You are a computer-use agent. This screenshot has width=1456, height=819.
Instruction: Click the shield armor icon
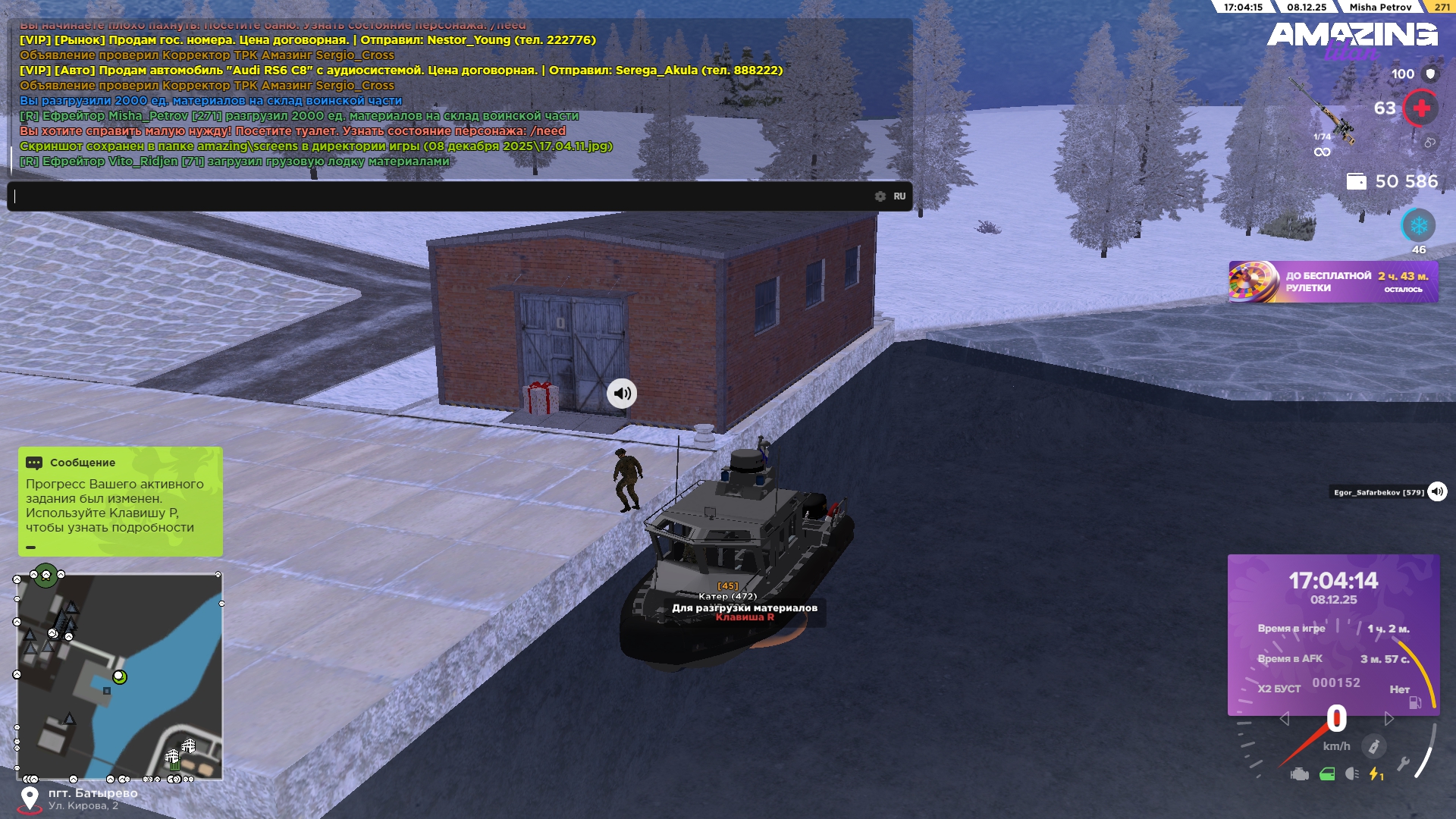[x=1430, y=74]
